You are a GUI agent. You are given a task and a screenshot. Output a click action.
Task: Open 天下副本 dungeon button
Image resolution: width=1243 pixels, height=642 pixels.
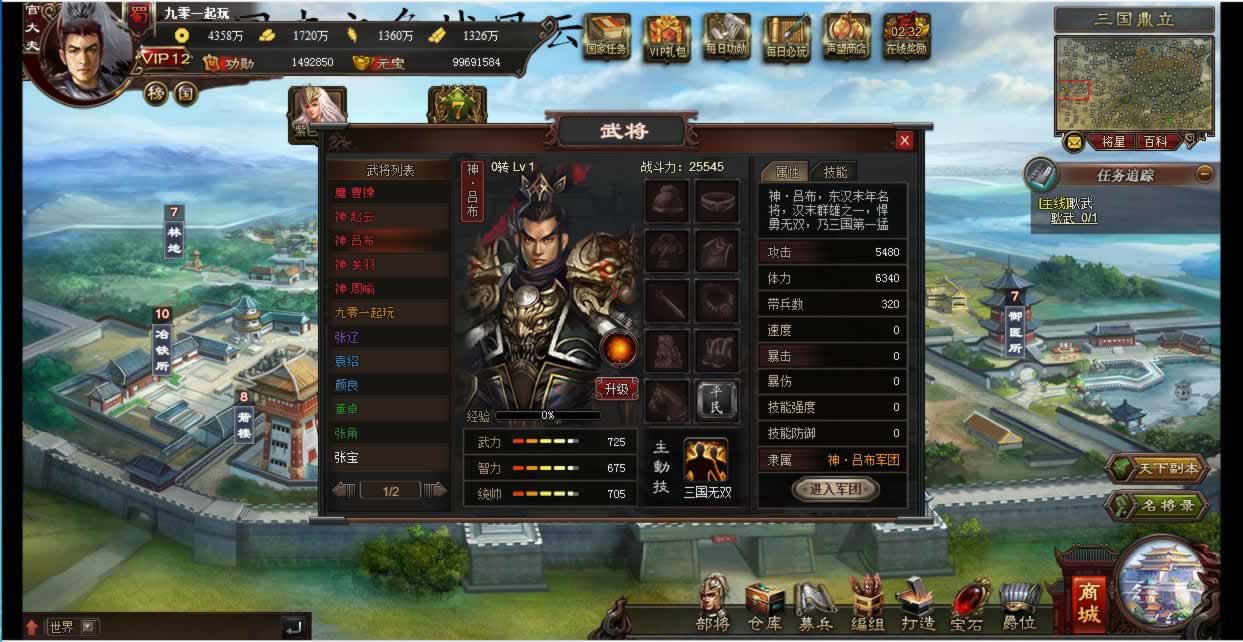point(1160,468)
